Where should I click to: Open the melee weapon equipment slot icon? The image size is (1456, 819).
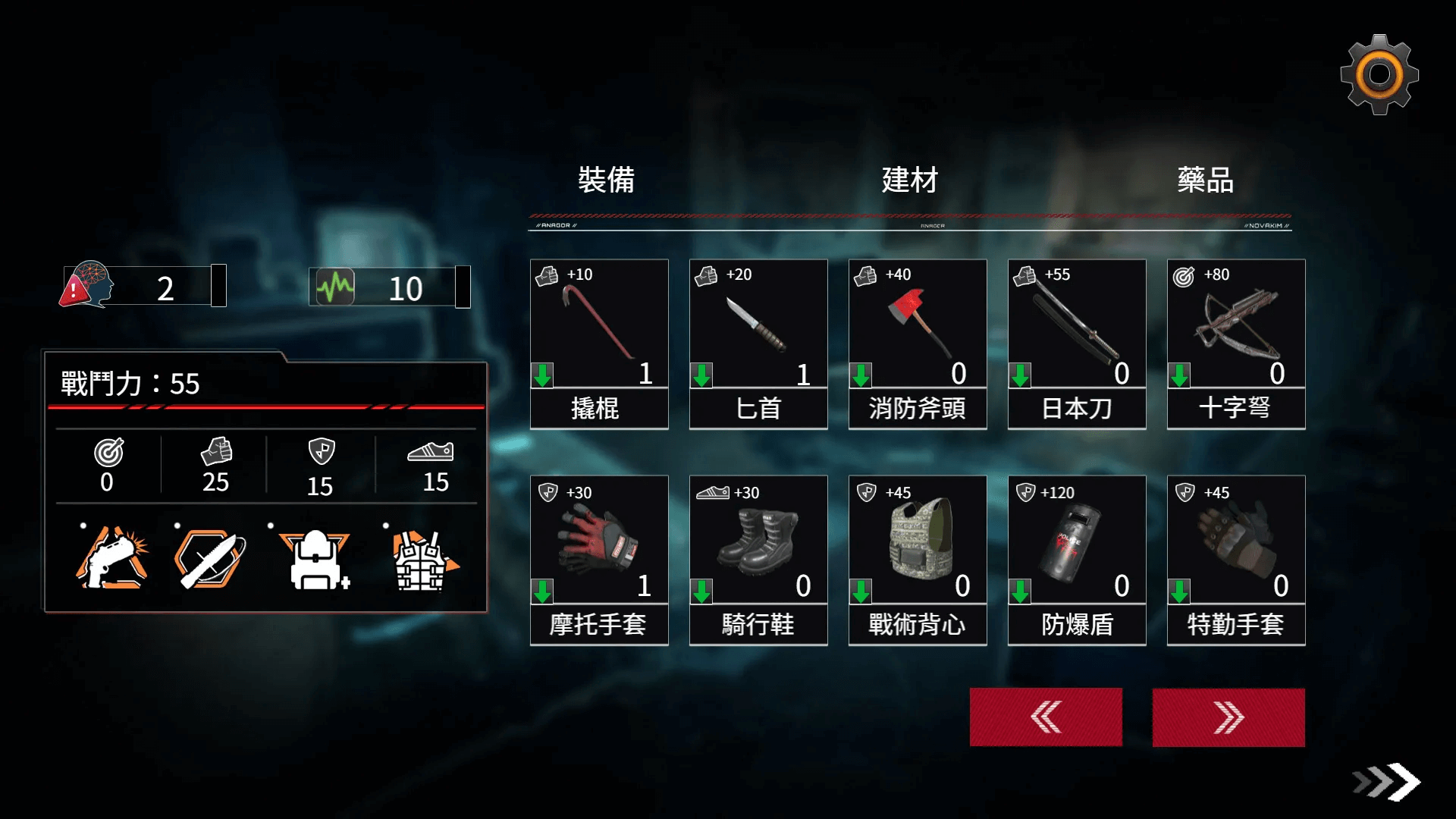point(212,559)
